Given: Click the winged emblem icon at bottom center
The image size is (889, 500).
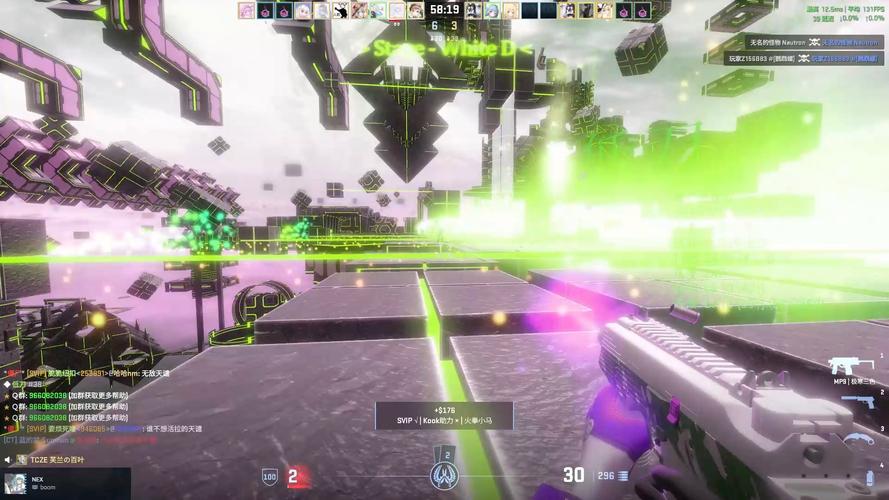Looking at the screenshot, I should coord(444,474).
